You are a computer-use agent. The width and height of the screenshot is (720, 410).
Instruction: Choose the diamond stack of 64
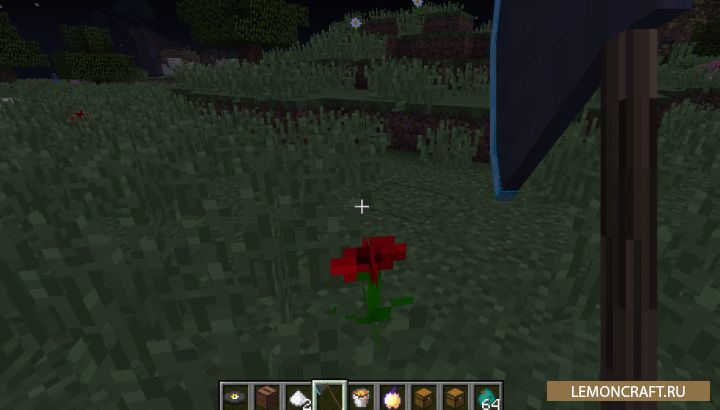point(487,396)
